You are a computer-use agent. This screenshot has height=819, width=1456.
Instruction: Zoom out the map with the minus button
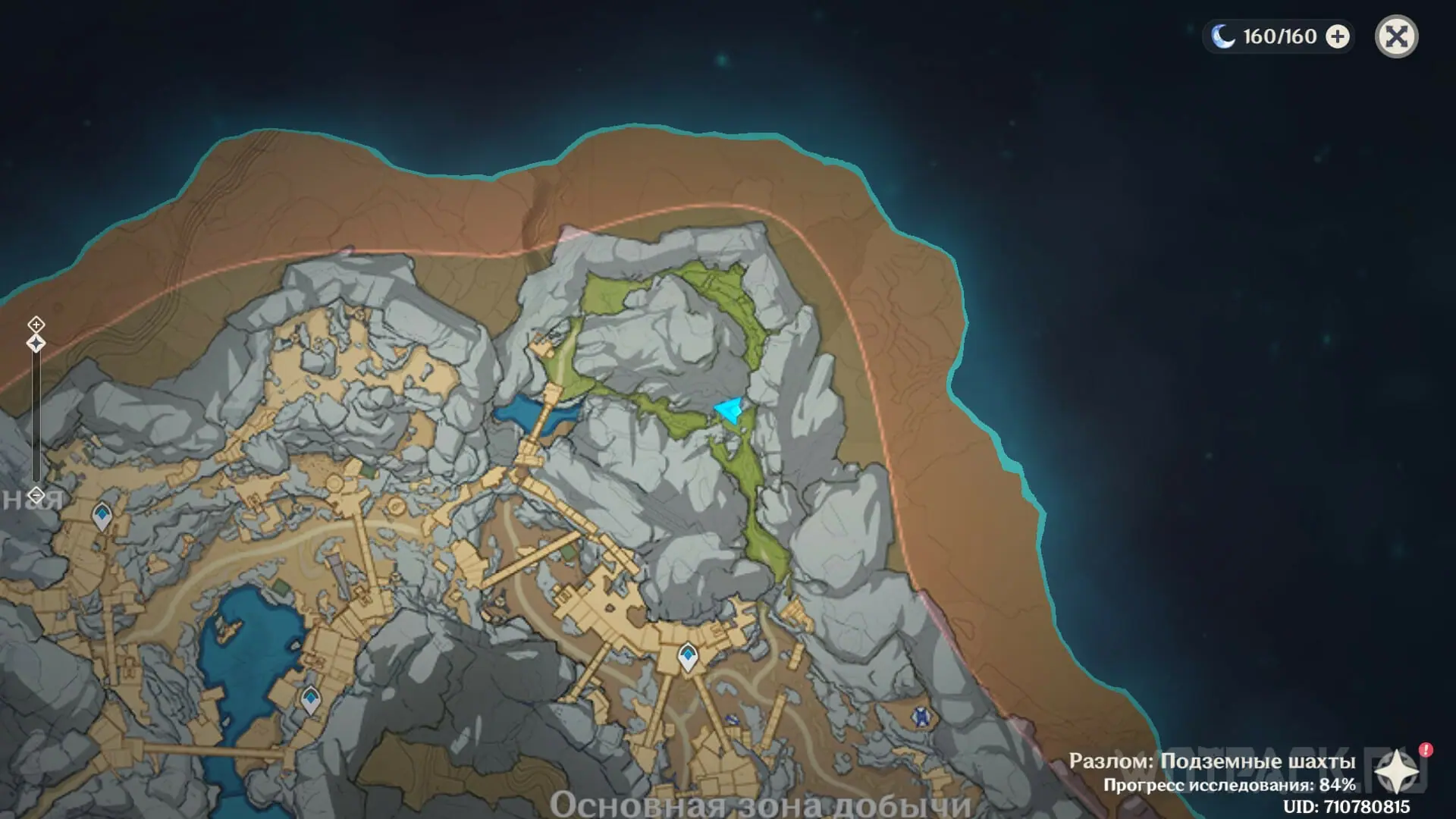[36, 495]
